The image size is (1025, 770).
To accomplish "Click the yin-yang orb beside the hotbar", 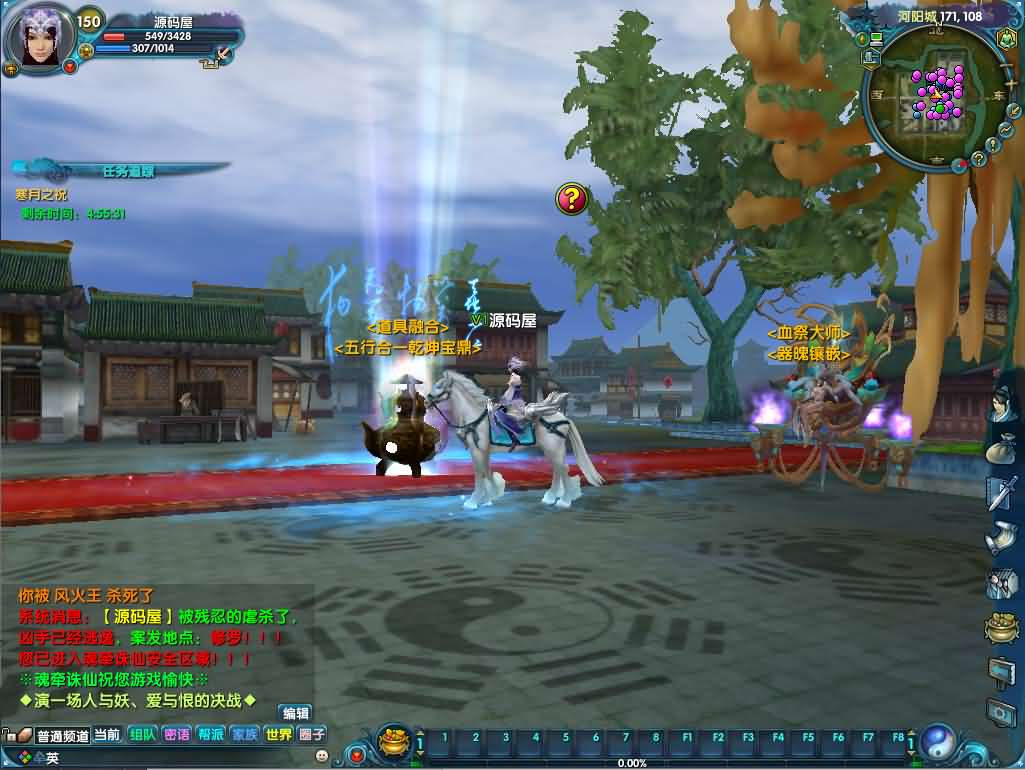I will tap(939, 743).
